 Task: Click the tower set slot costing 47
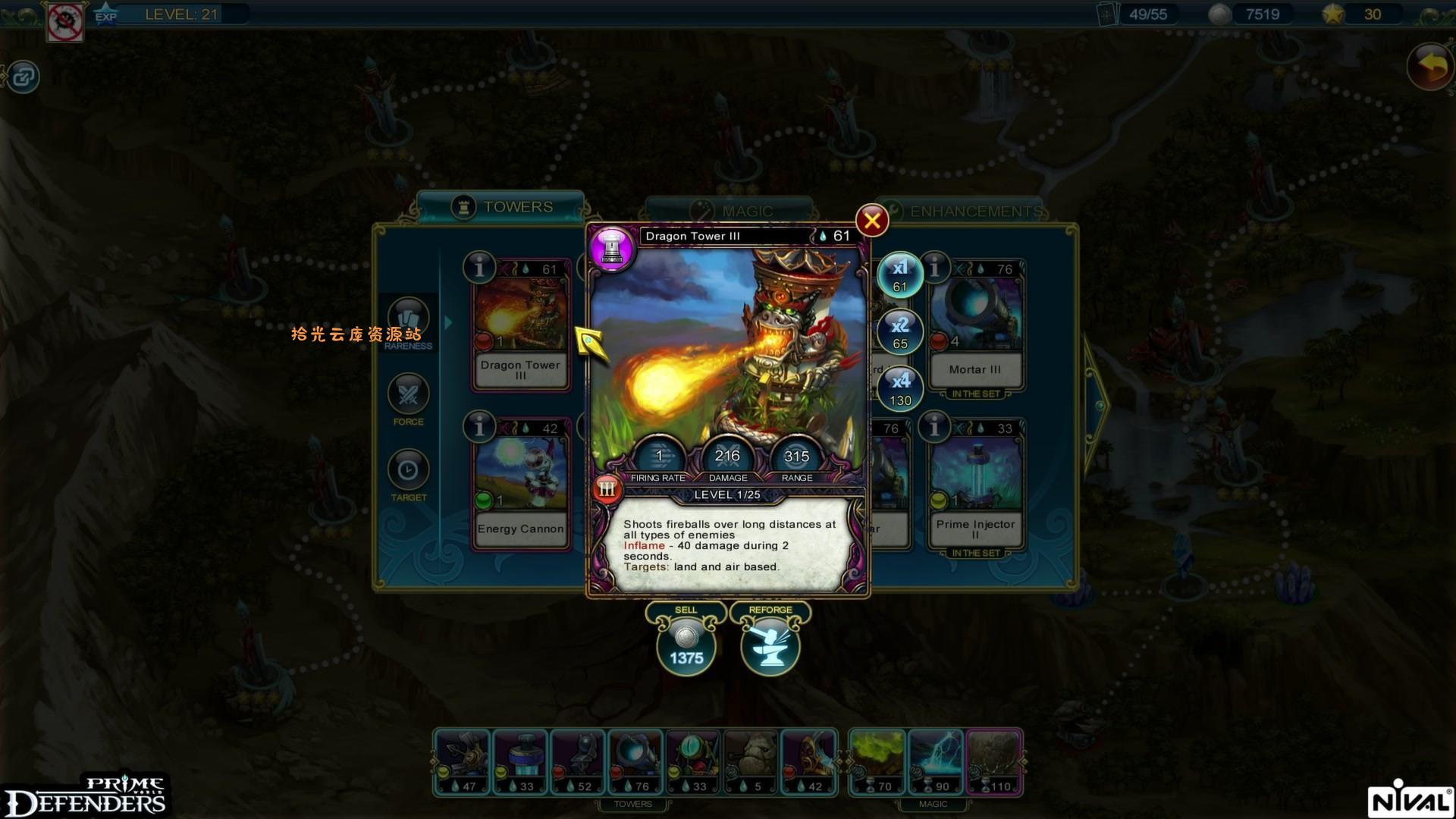pyautogui.click(x=463, y=762)
